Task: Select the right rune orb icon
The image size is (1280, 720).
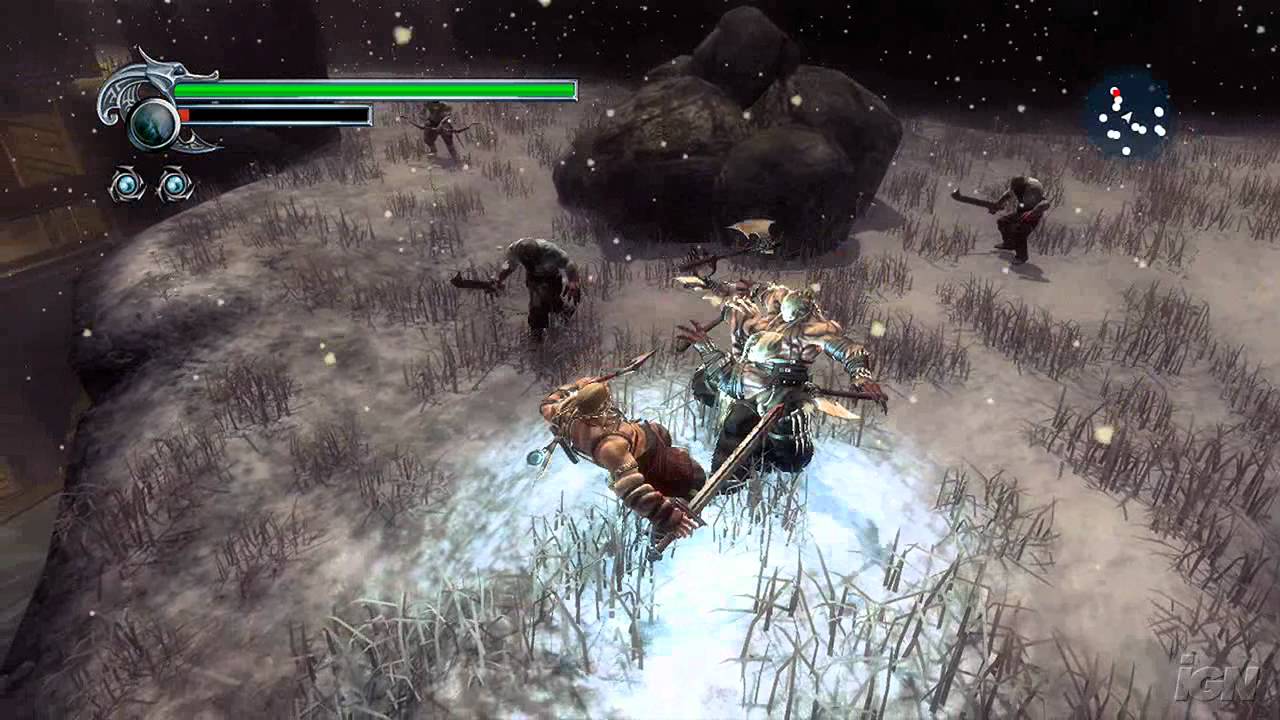Action: click(175, 184)
